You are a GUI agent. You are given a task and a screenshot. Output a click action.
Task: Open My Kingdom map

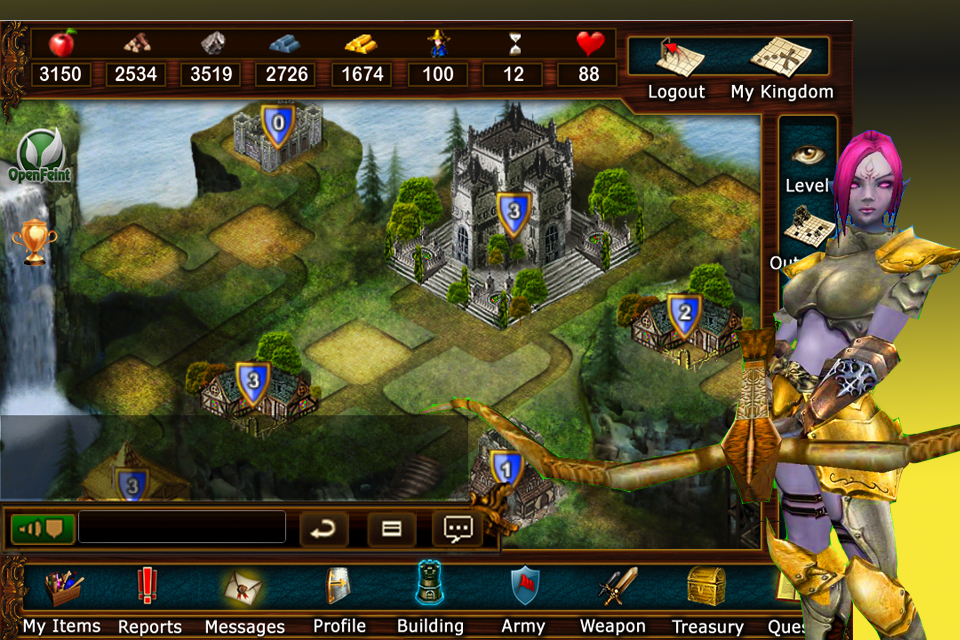[x=781, y=68]
